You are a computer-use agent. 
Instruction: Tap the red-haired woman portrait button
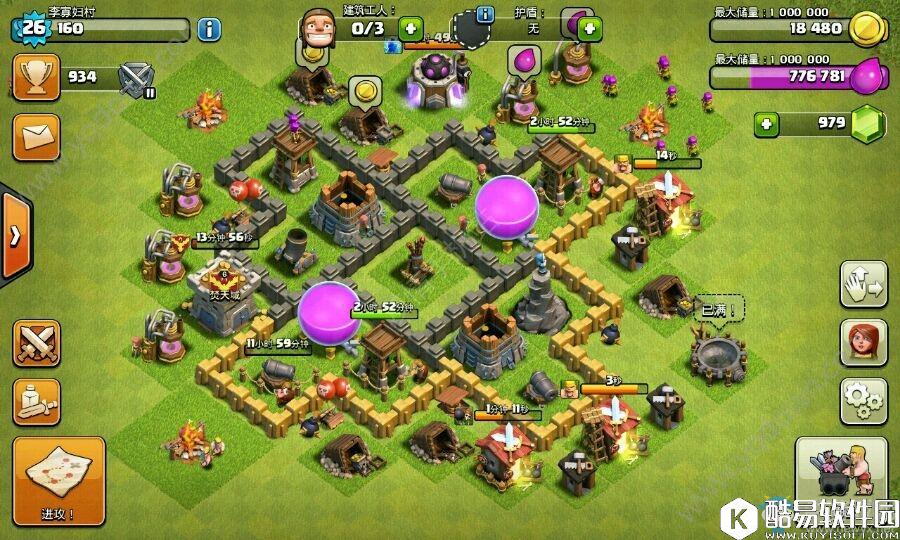[x=864, y=344]
